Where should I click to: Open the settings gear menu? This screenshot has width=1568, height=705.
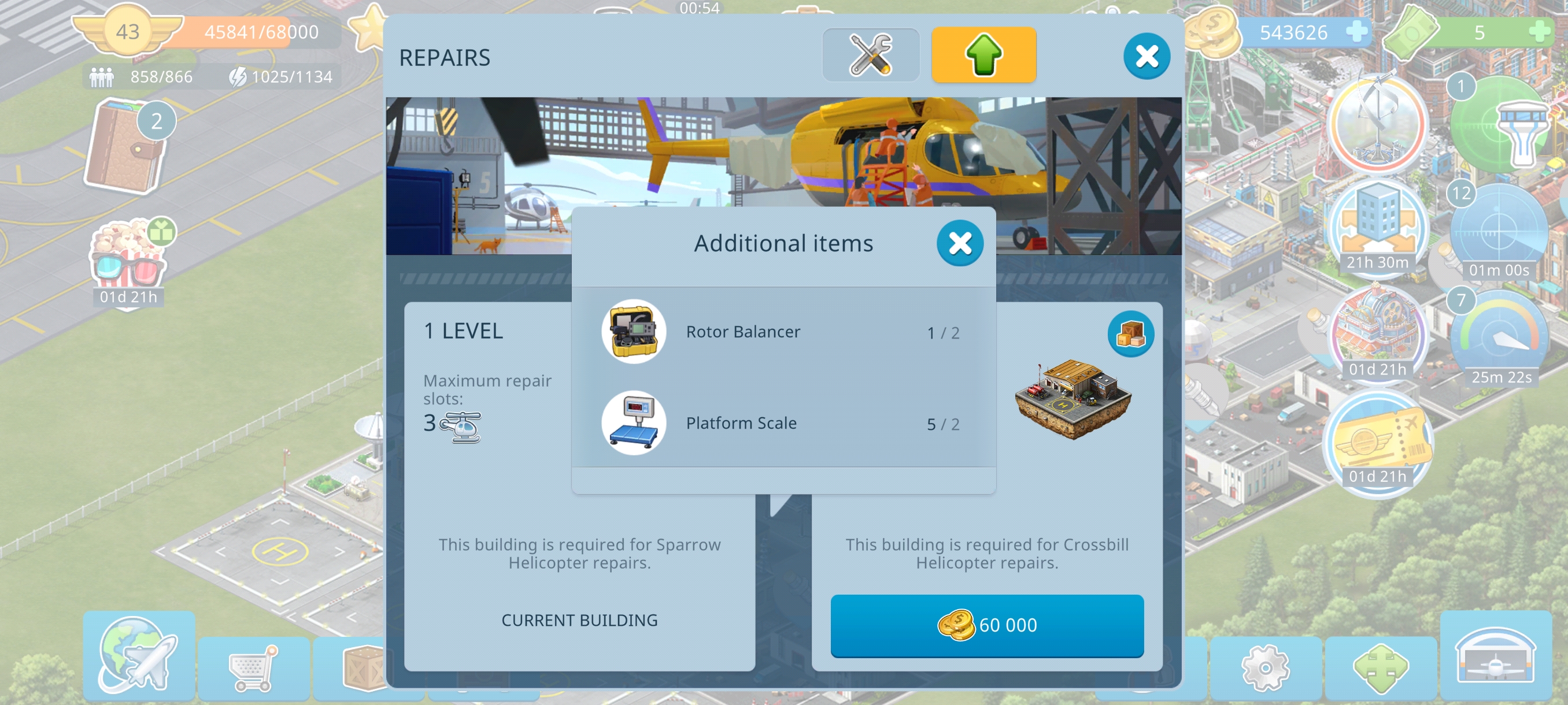pos(1265,669)
